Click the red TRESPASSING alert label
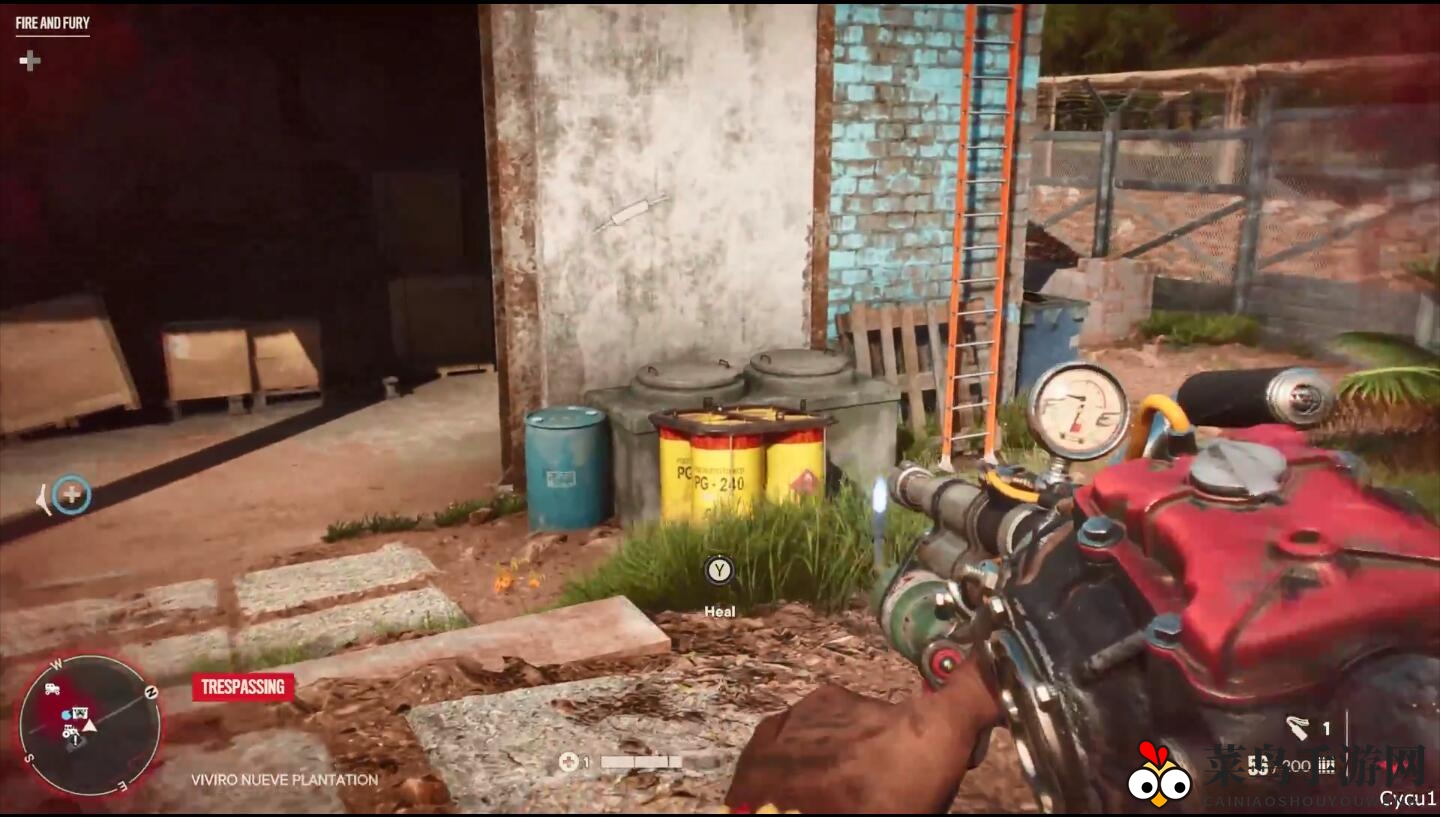1440x817 pixels. [x=243, y=687]
